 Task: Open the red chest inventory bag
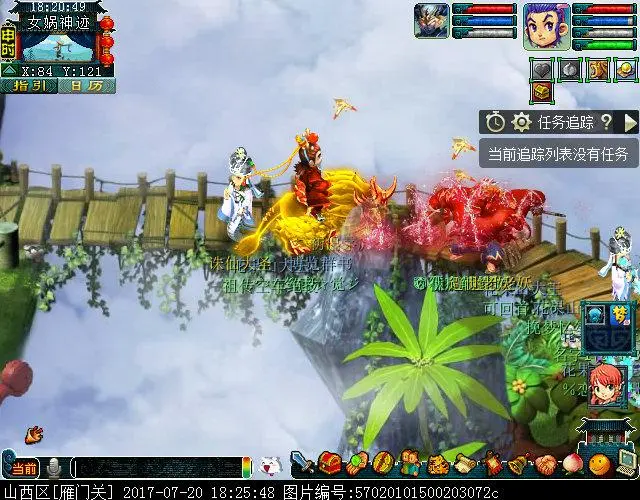330,464
